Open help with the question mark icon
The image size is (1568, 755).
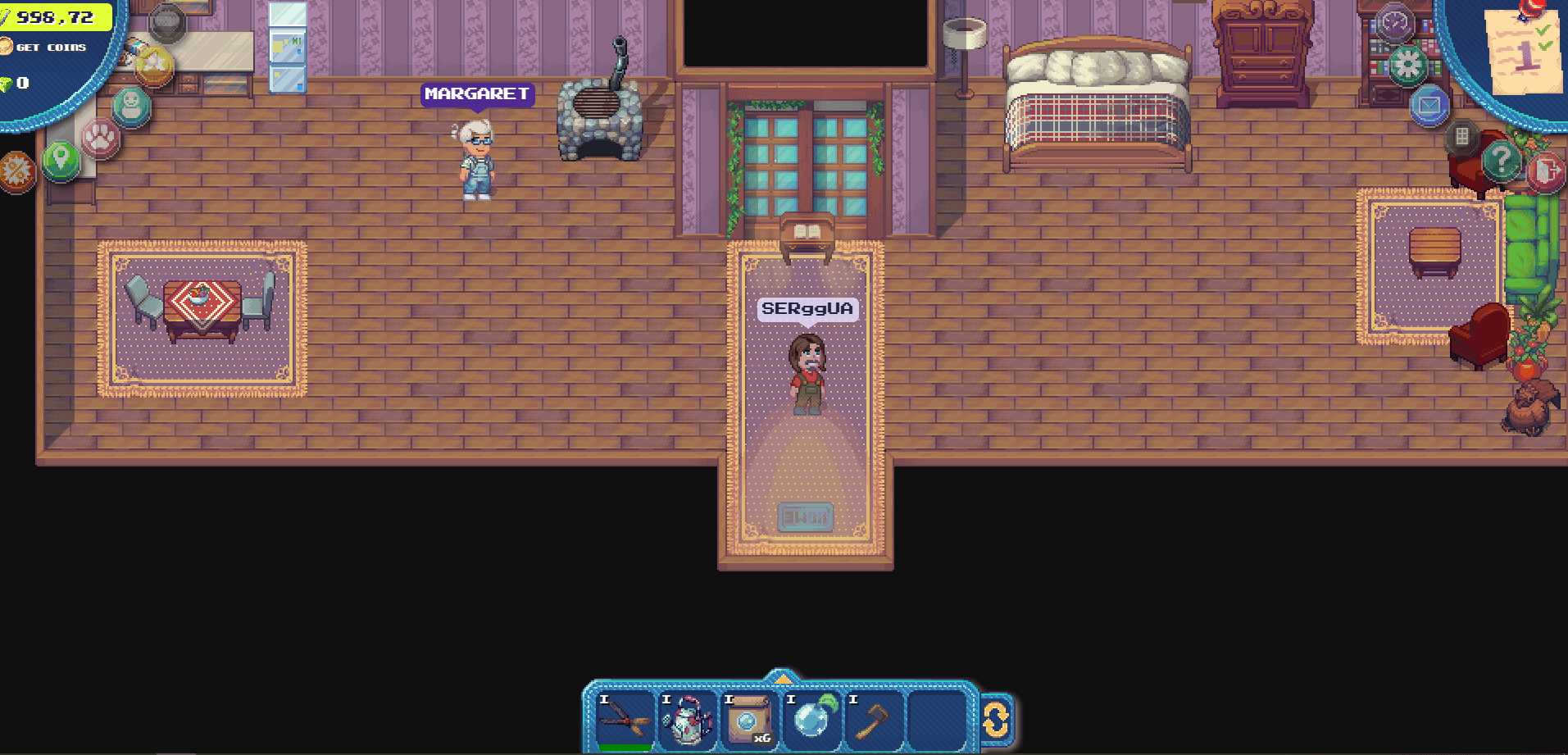coord(1502,160)
